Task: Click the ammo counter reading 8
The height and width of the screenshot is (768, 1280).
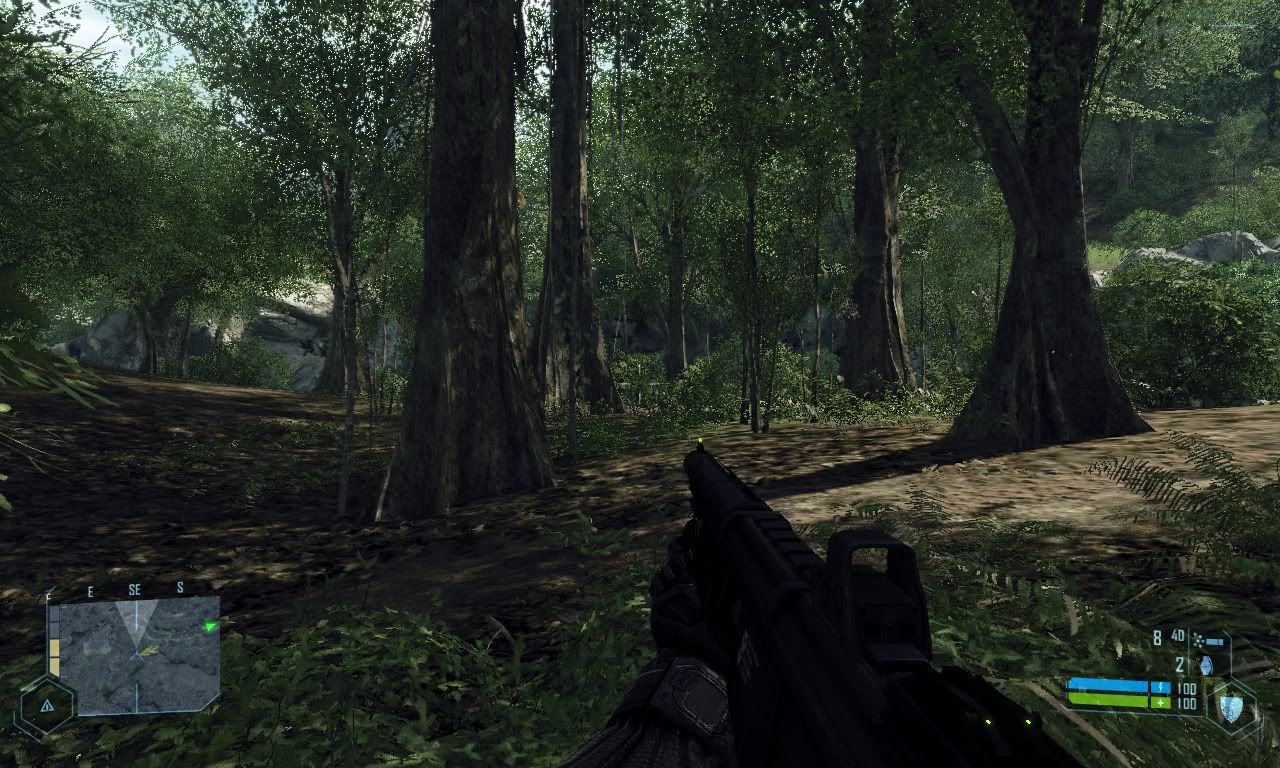Action: click(x=1158, y=637)
